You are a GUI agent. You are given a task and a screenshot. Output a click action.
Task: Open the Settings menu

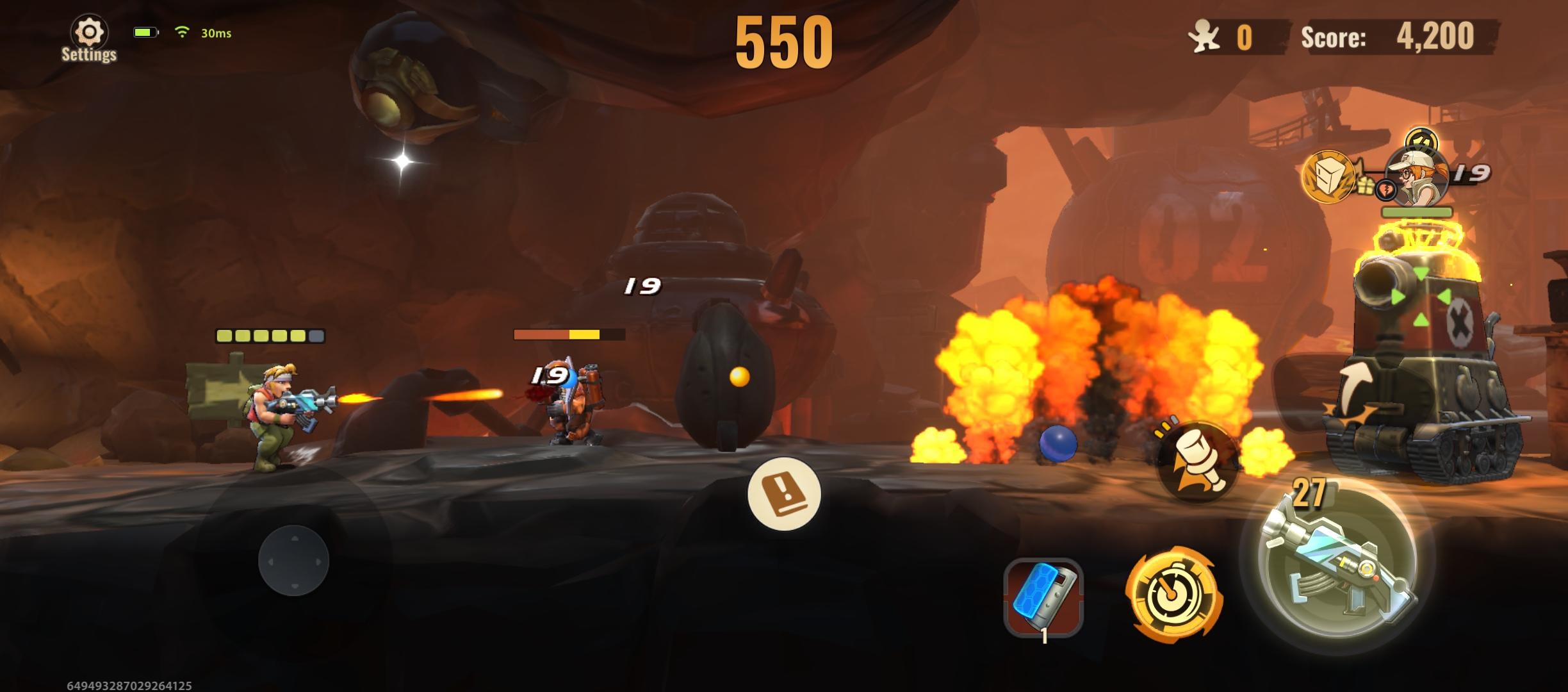88,30
